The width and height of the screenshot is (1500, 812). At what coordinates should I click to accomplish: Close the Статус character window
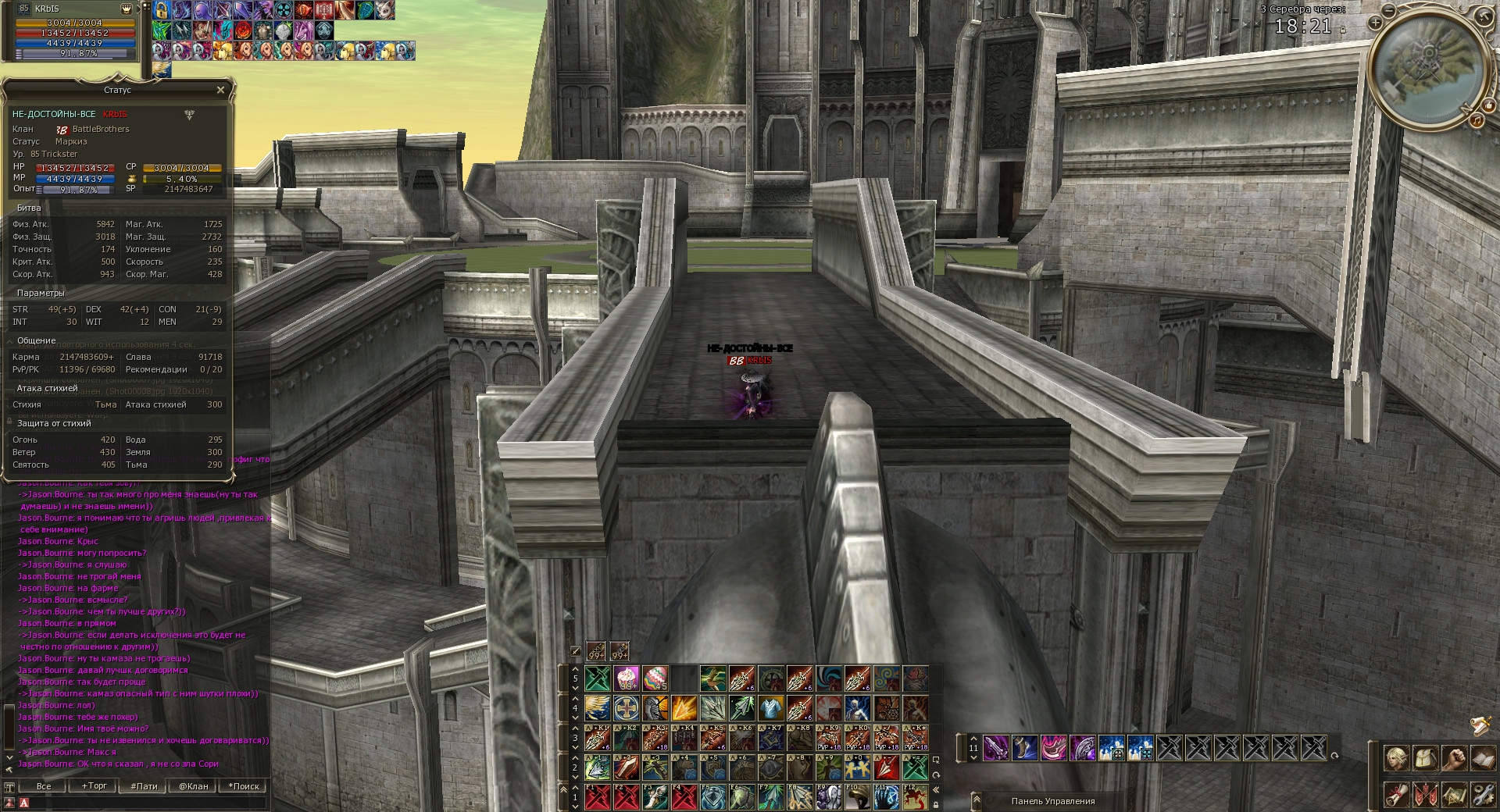pyautogui.click(x=220, y=91)
